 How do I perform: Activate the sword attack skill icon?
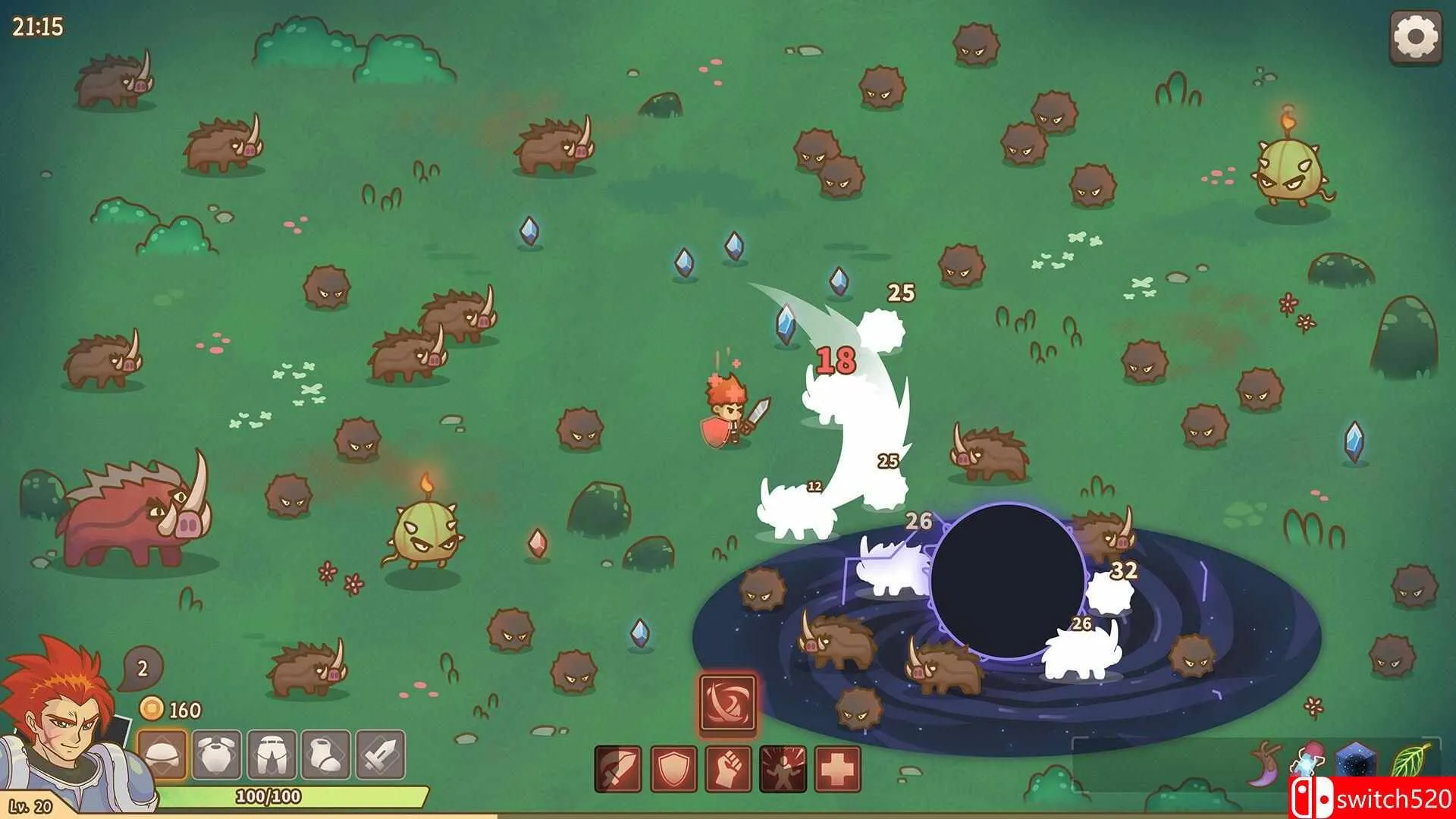(618, 768)
